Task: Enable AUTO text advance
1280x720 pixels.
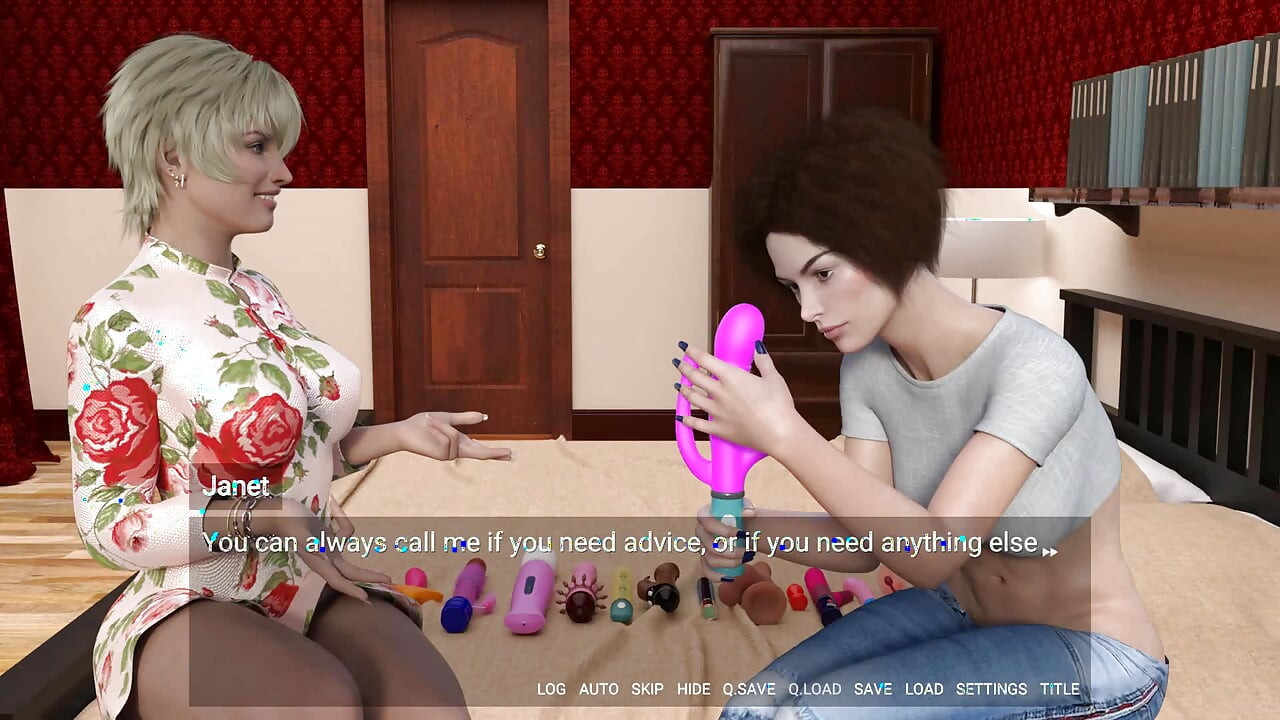Action: [598, 689]
